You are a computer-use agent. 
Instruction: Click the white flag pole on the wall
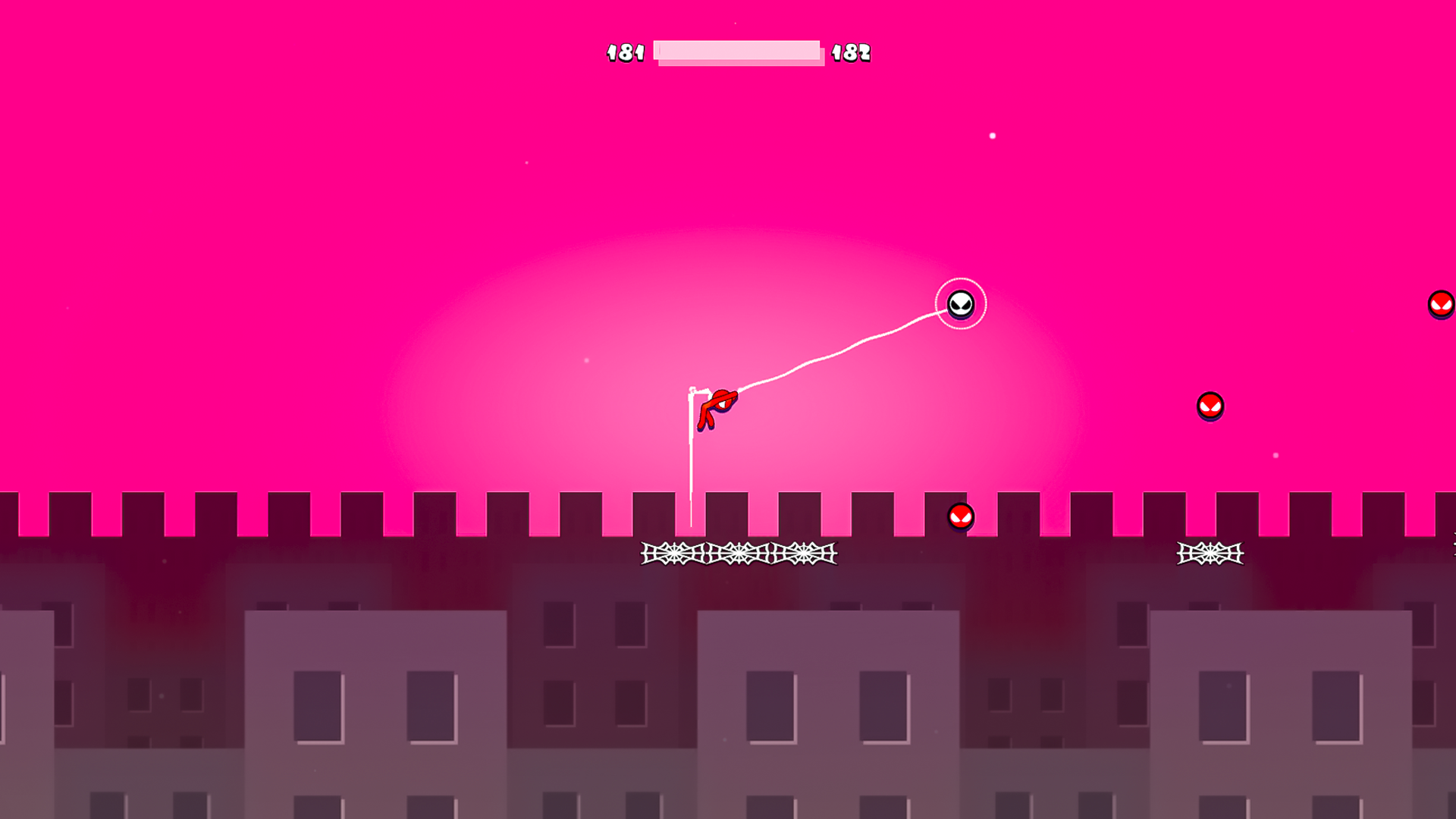point(692,455)
